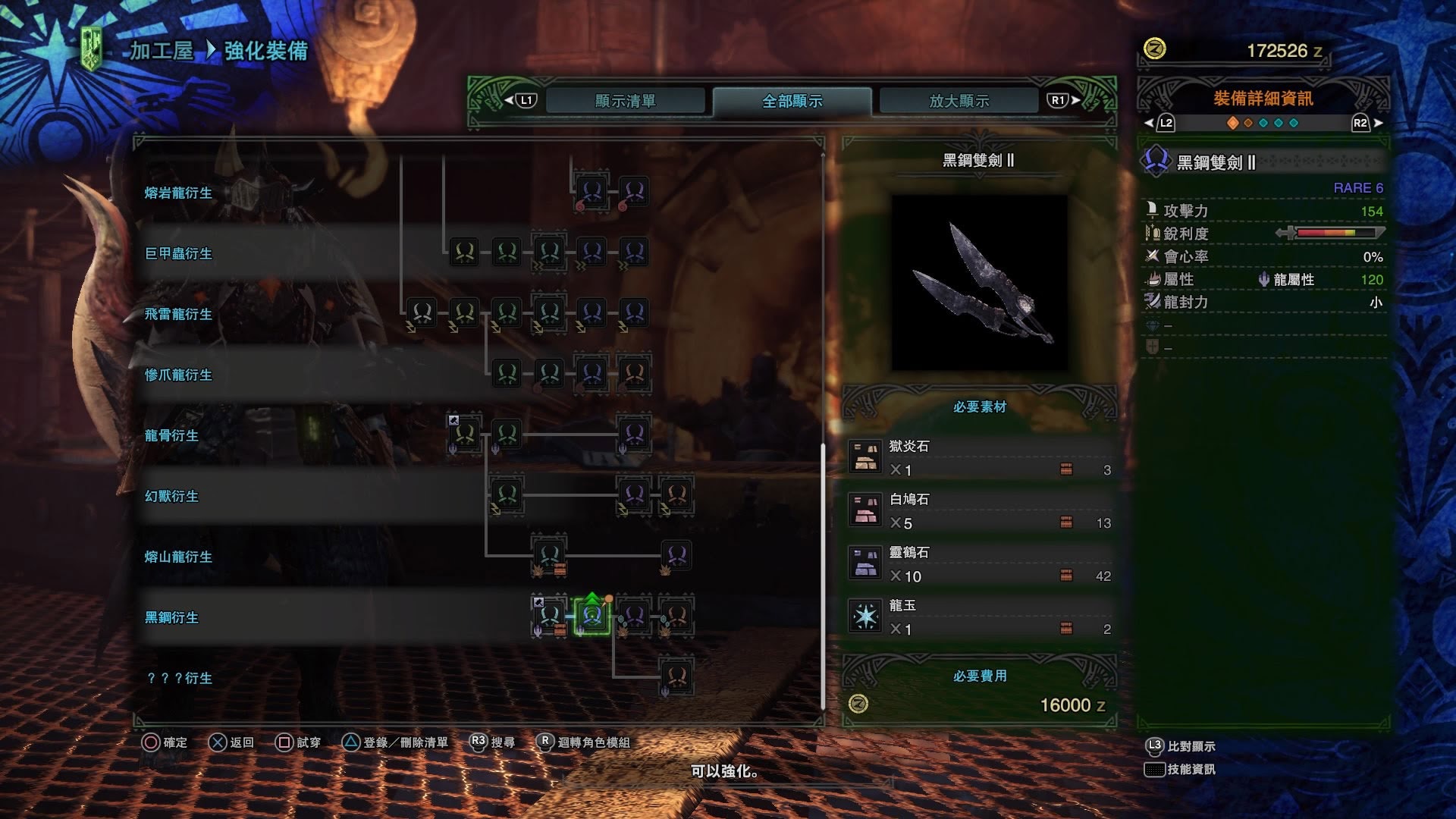Select the ???衍生 tree row label
The width and height of the screenshot is (1456, 819).
(179, 679)
